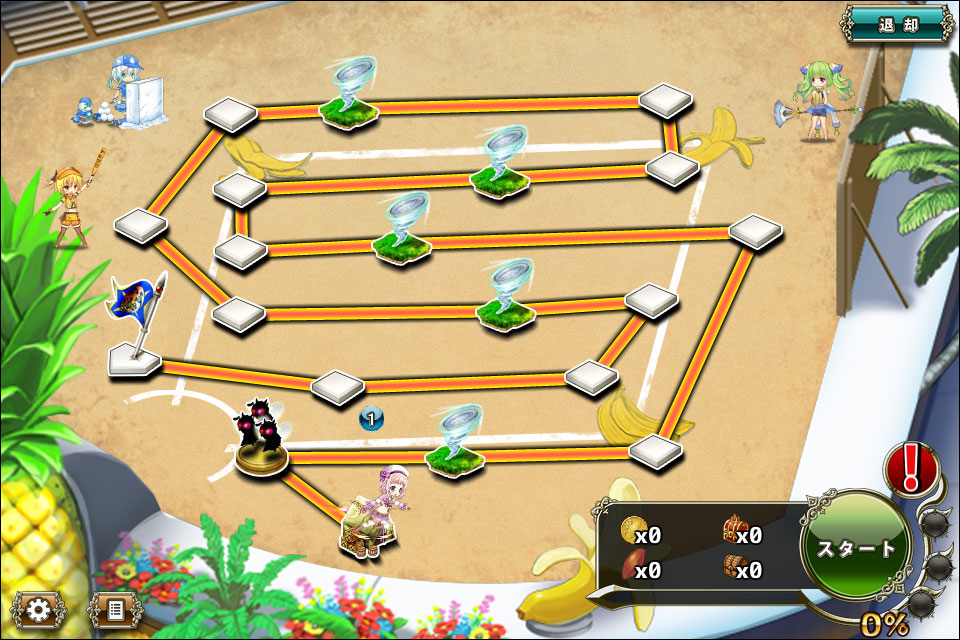The height and width of the screenshot is (640, 960).
Task: Click the 退却 retreat button
Action: [897, 23]
